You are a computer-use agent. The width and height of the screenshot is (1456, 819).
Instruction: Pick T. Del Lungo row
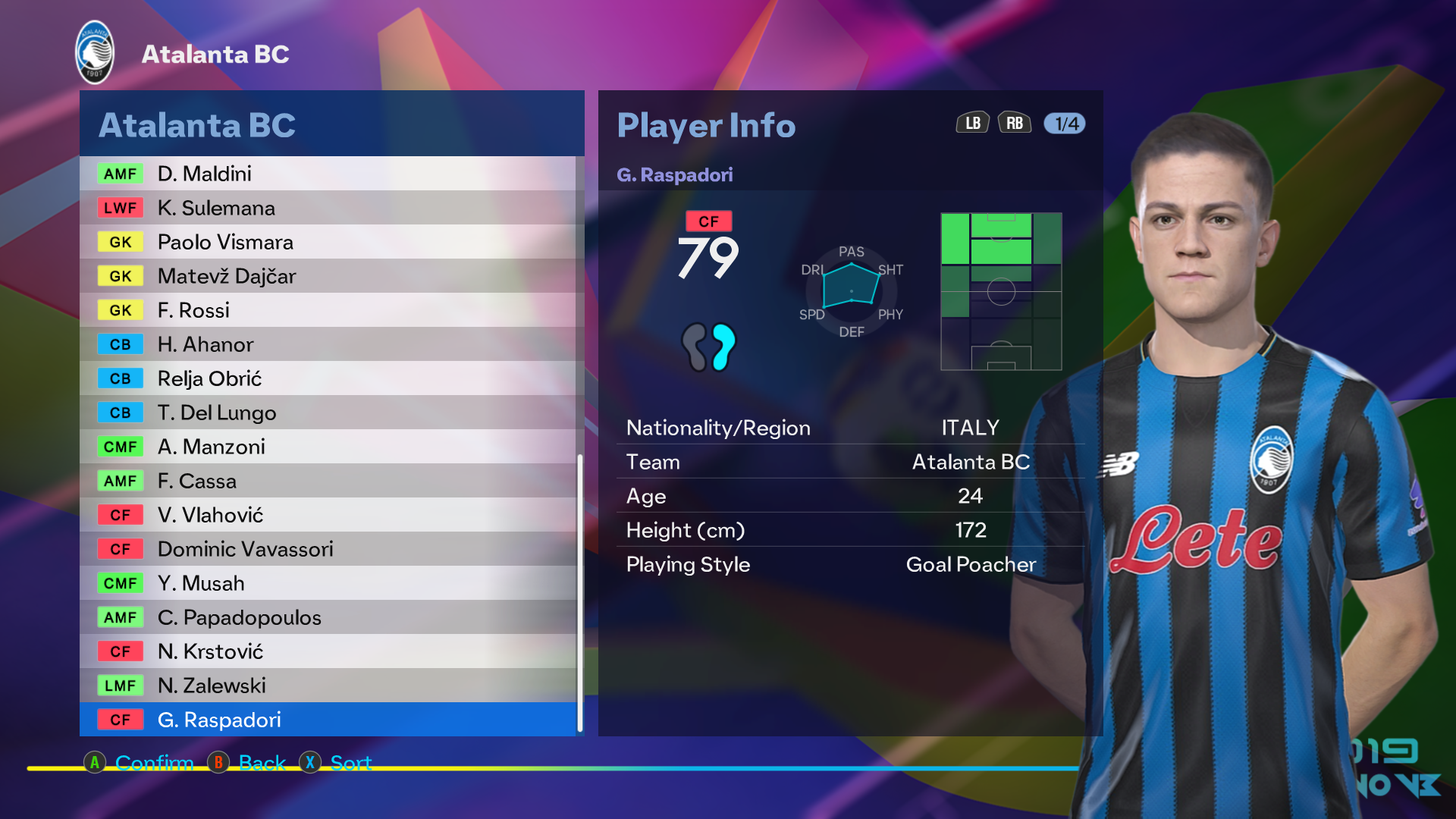328,413
